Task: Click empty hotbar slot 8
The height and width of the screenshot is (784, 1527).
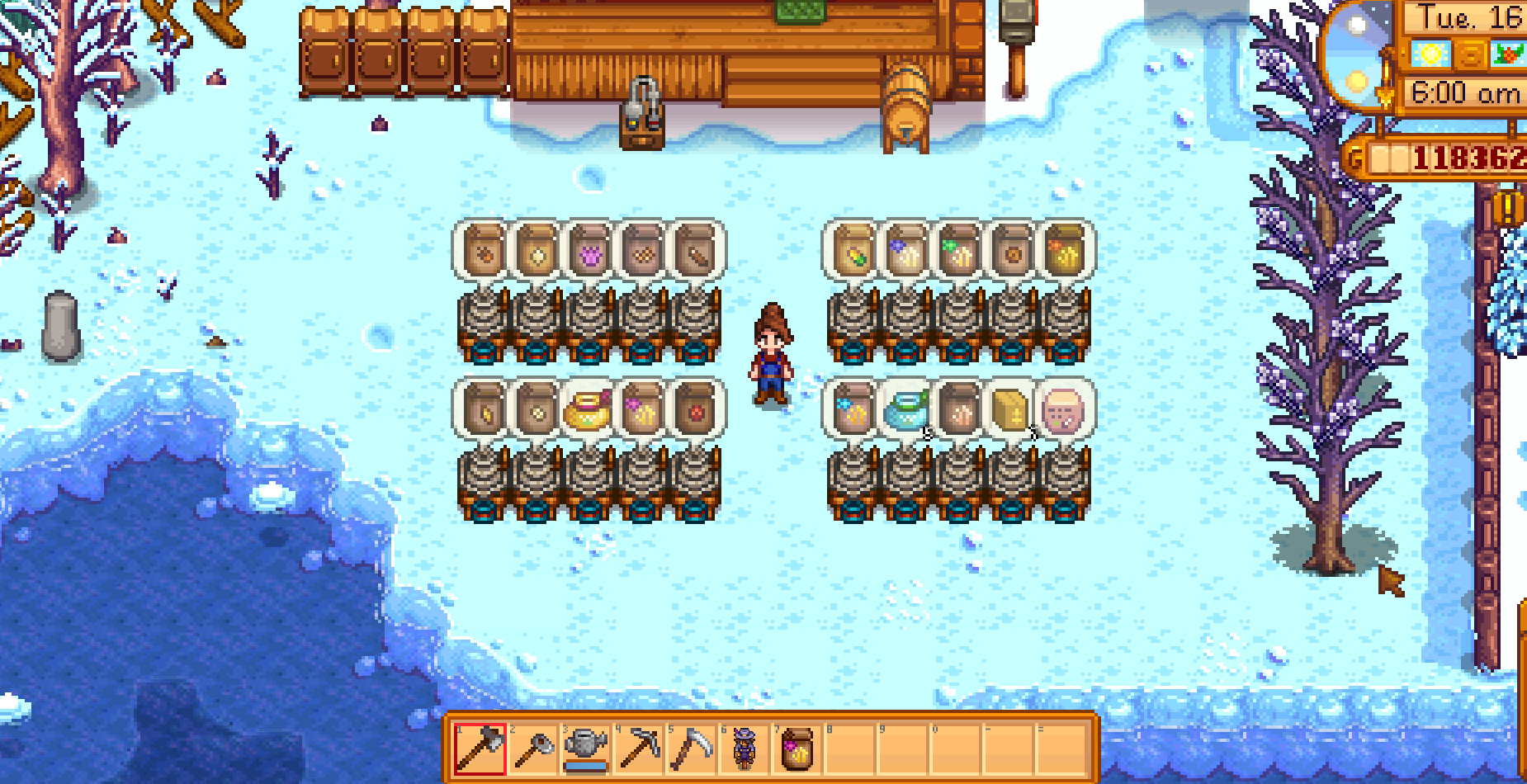Action: click(x=850, y=749)
